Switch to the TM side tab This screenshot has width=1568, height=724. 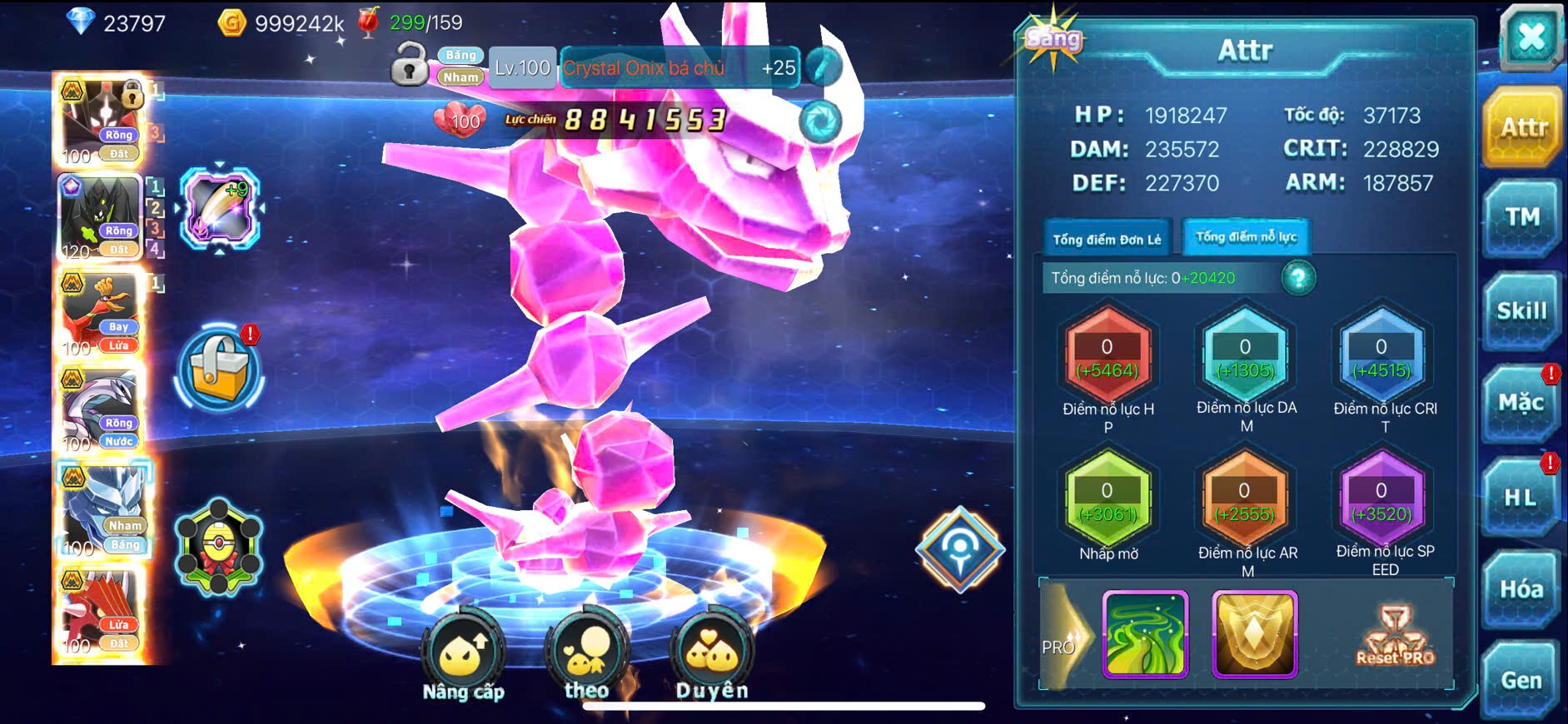point(1521,218)
